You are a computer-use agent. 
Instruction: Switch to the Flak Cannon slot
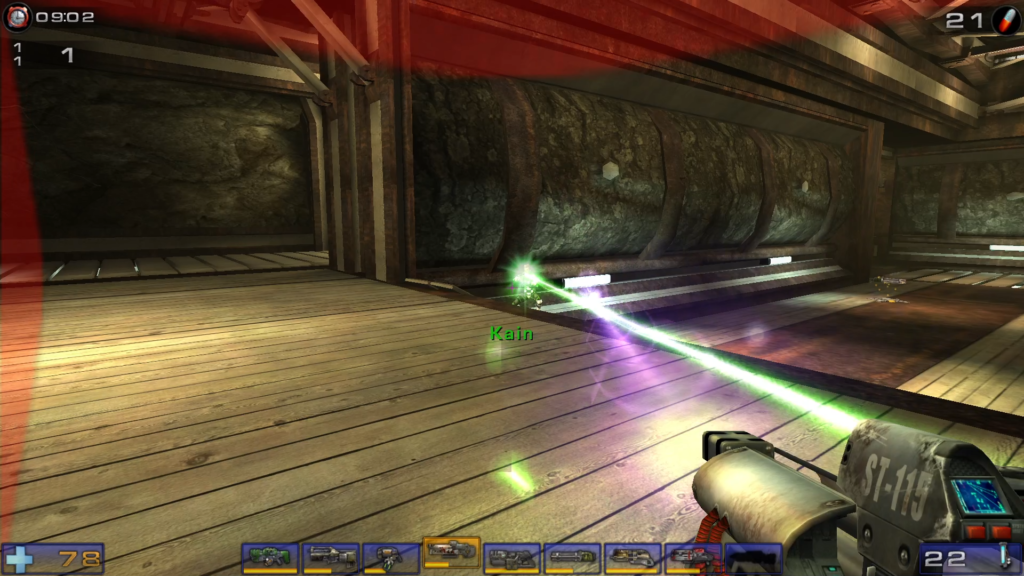tap(632, 558)
